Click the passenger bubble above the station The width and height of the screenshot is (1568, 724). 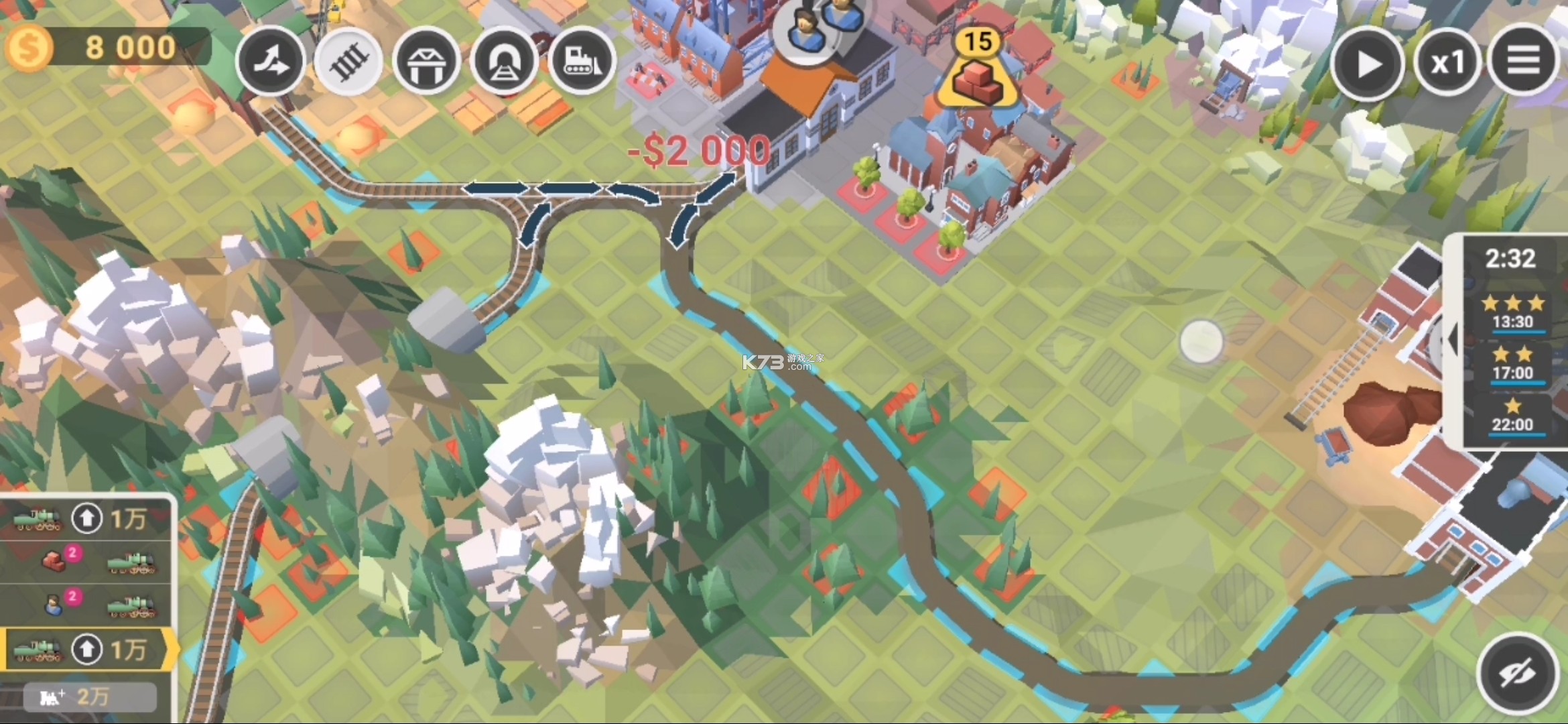(x=819, y=27)
